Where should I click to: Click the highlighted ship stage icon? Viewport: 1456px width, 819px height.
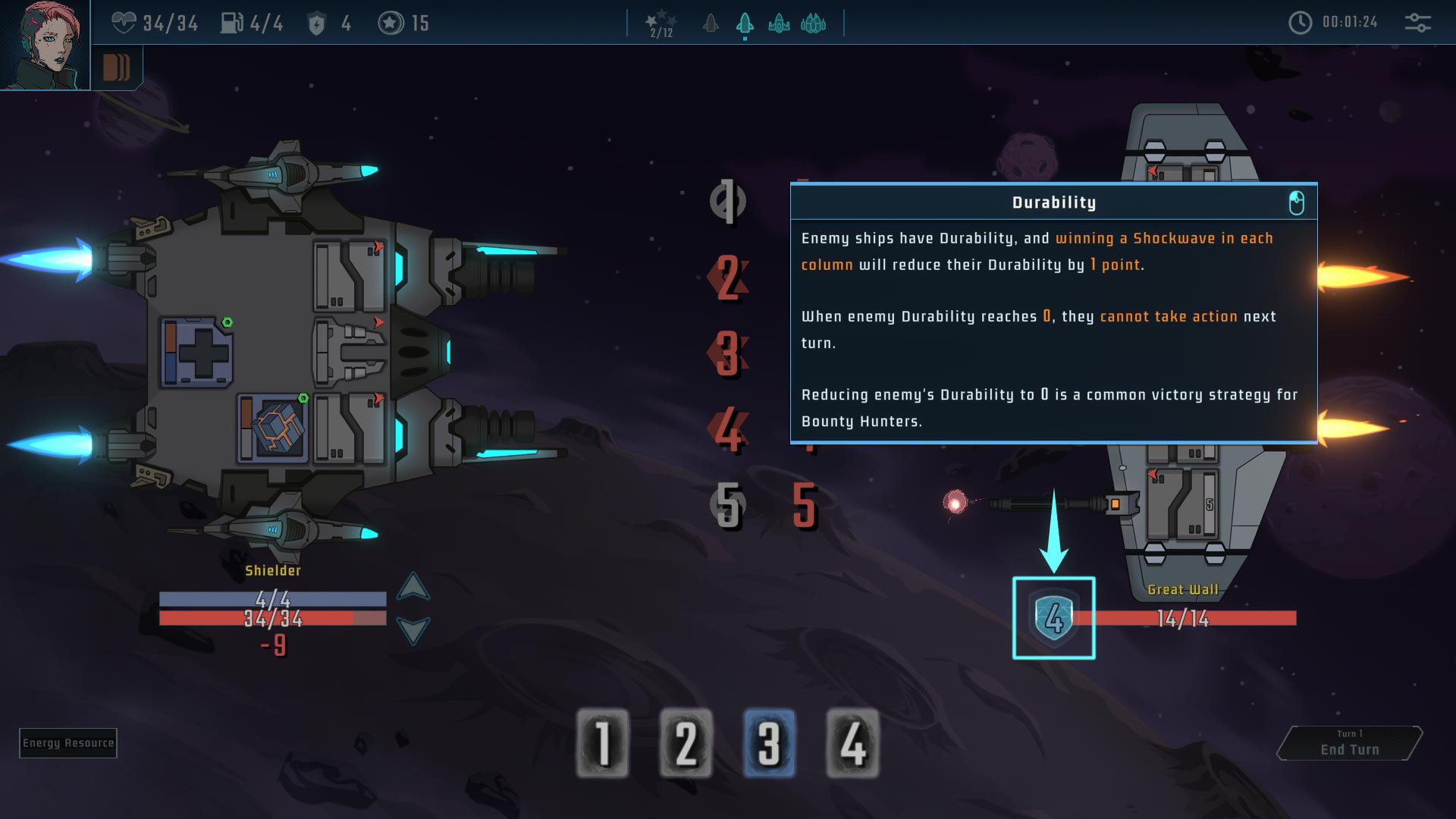[x=745, y=24]
